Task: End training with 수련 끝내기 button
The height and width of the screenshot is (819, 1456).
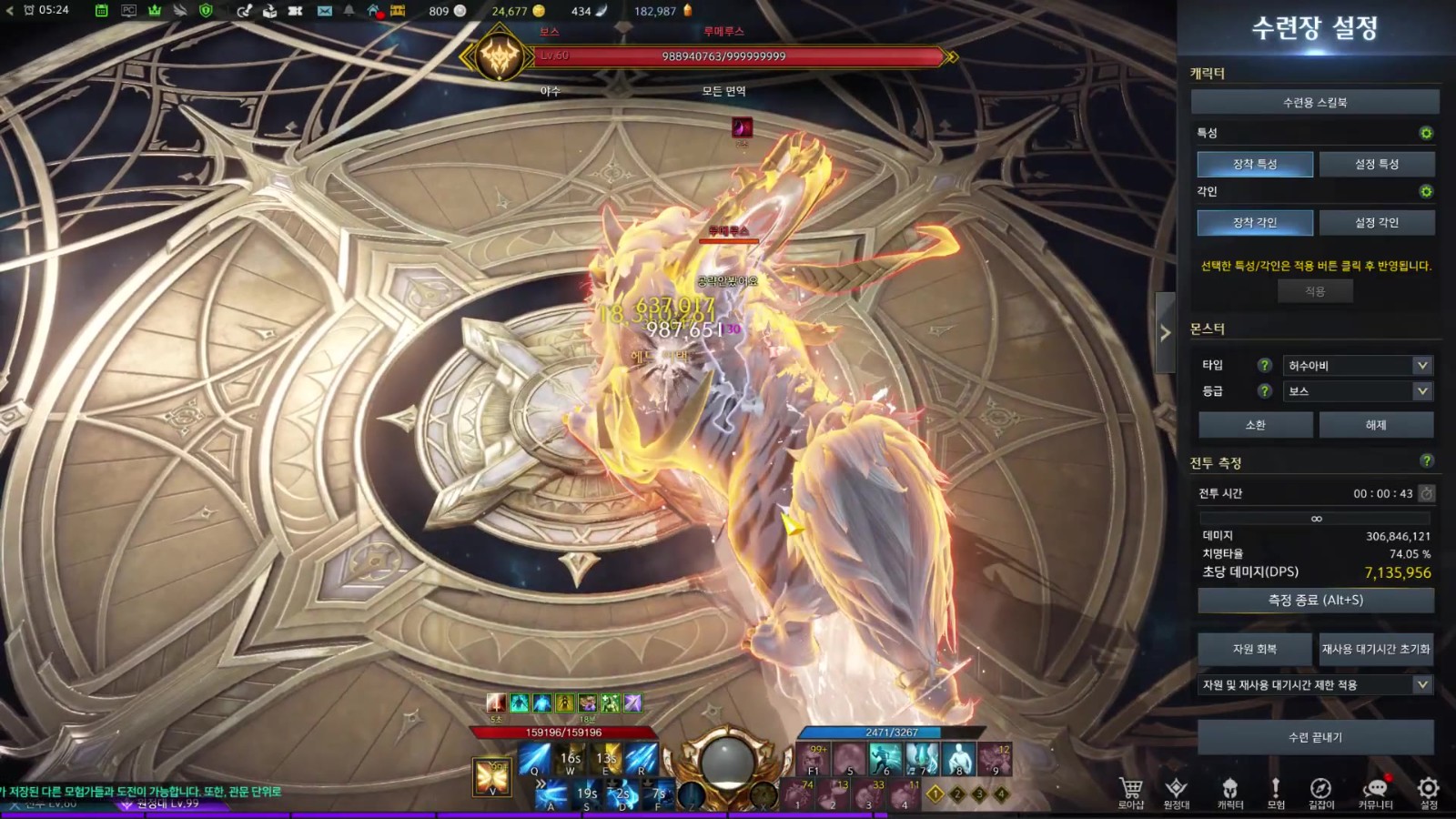Action: pyautogui.click(x=1315, y=737)
